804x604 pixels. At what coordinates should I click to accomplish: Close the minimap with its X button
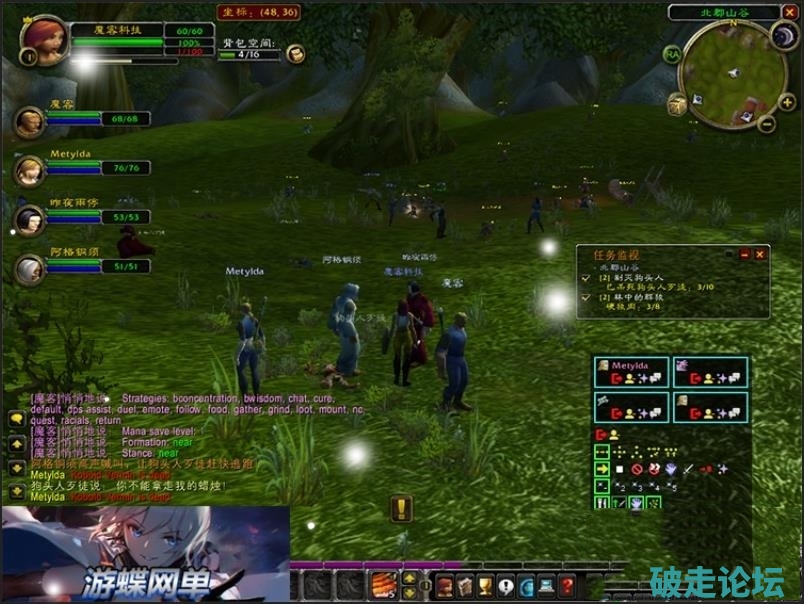pos(788,12)
